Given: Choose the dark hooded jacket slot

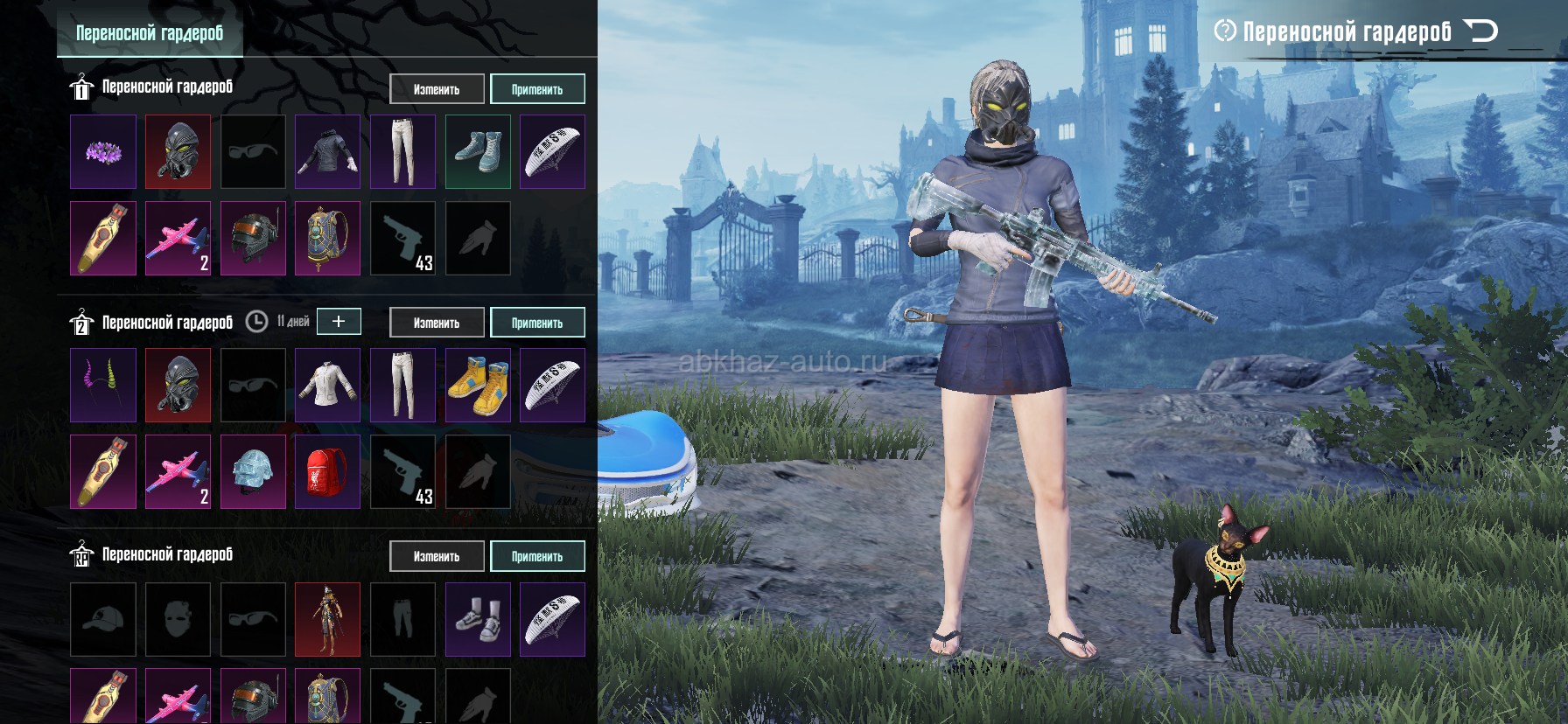Looking at the screenshot, I should pyautogui.click(x=327, y=152).
